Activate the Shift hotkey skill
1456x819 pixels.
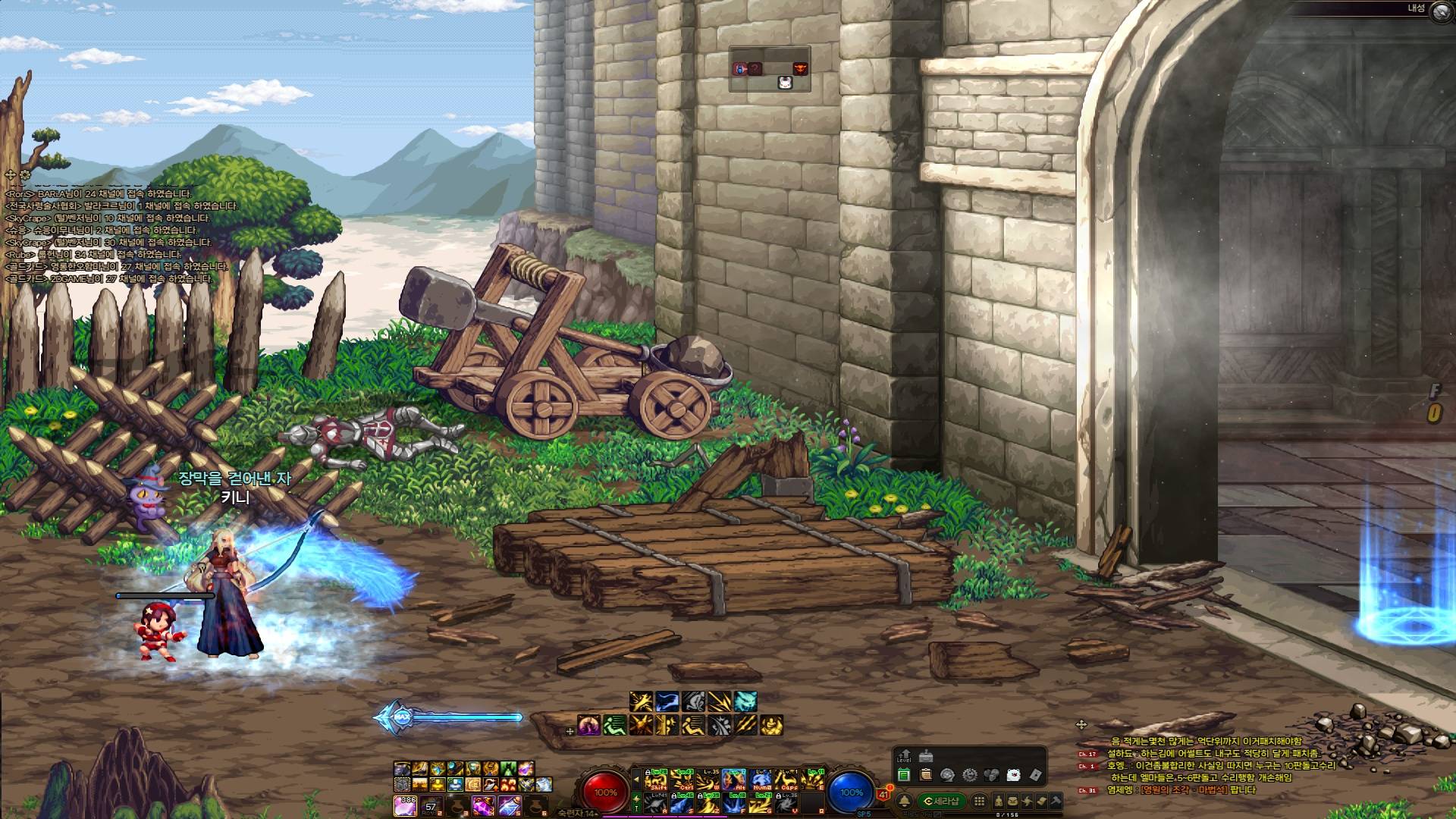[x=656, y=780]
